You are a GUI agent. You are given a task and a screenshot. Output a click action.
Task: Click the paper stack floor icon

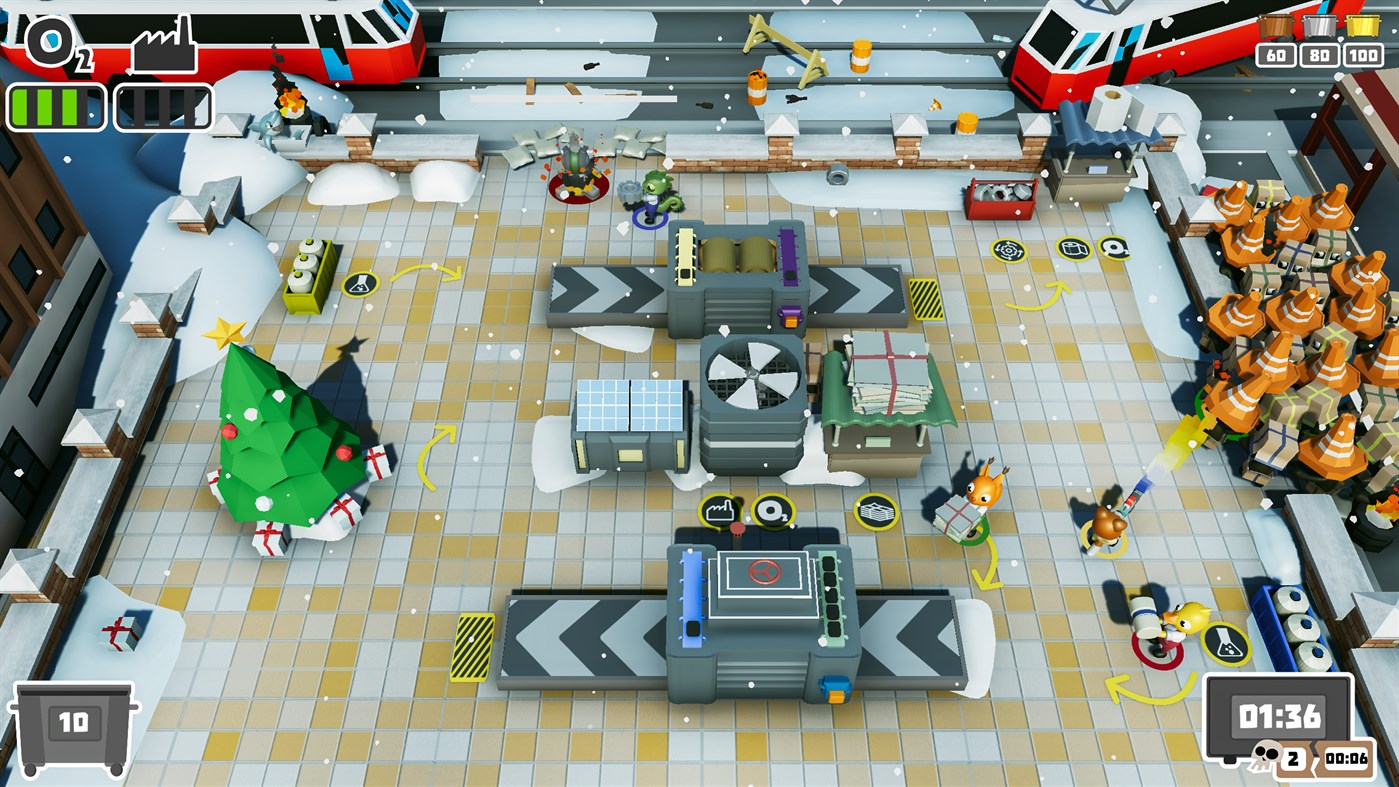coord(878,511)
